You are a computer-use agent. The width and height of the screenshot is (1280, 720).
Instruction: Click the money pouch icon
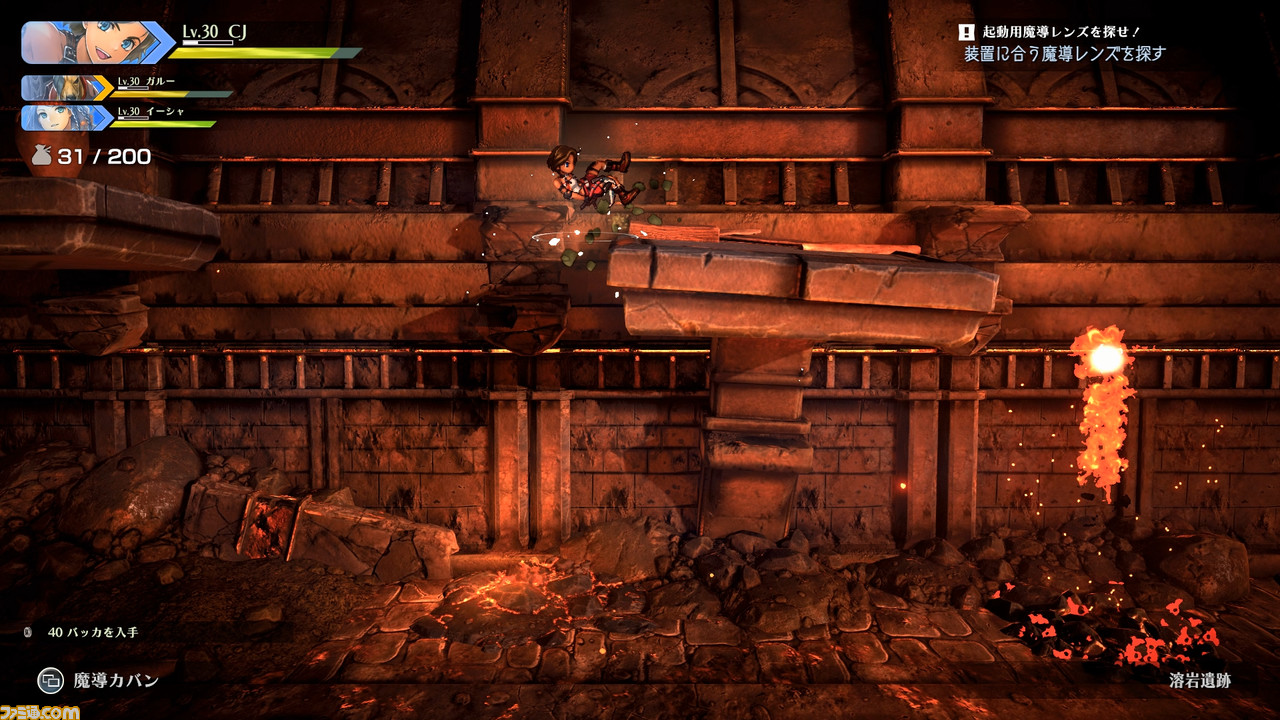(x=41, y=156)
